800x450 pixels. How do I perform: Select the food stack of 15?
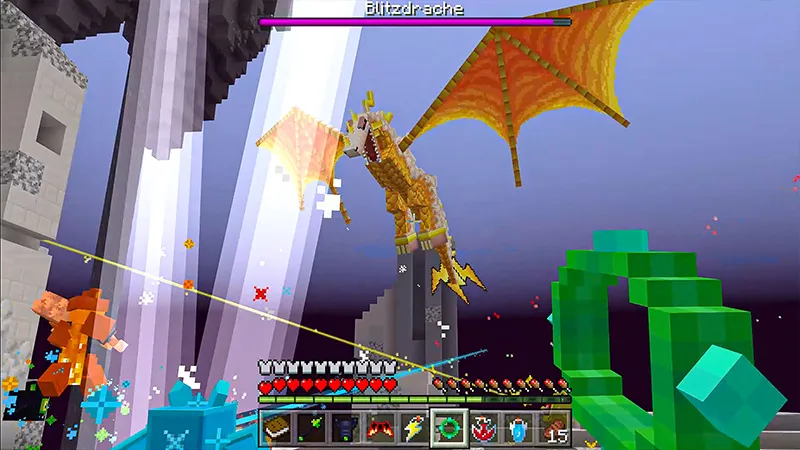pyautogui.click(x=552, y=427)
